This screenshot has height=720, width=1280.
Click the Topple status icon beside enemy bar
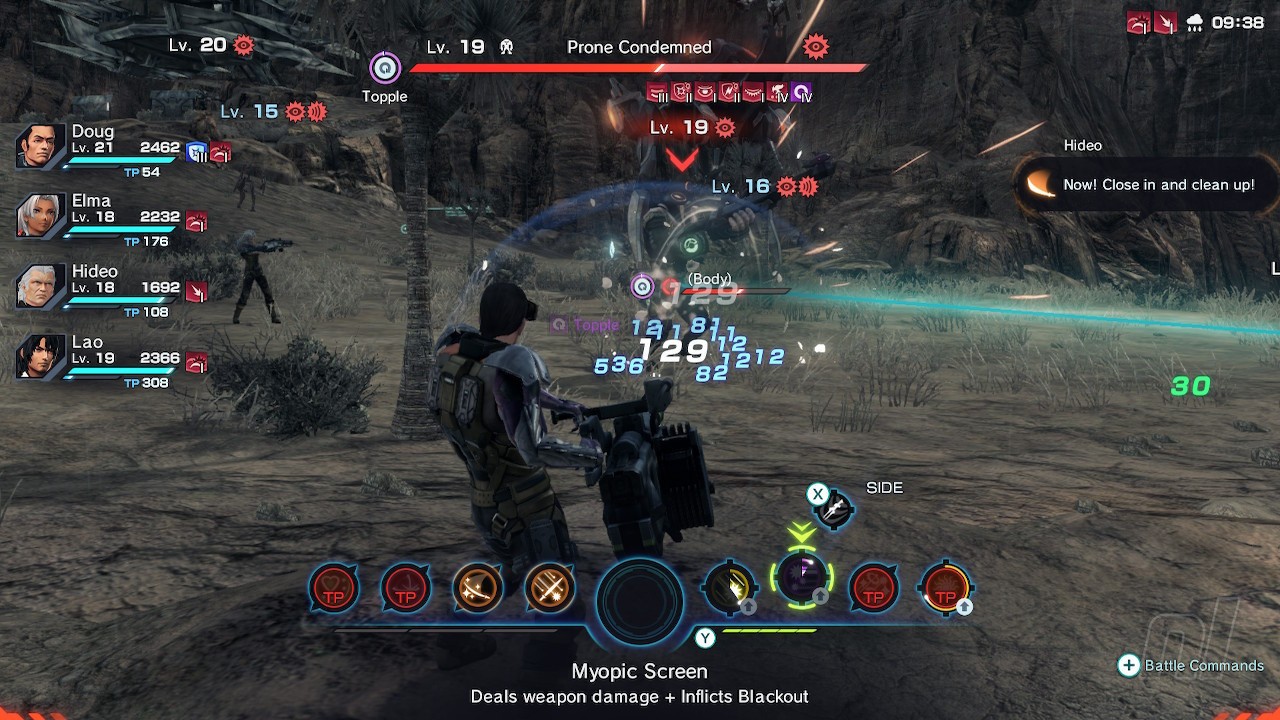(x=385, y=69)
